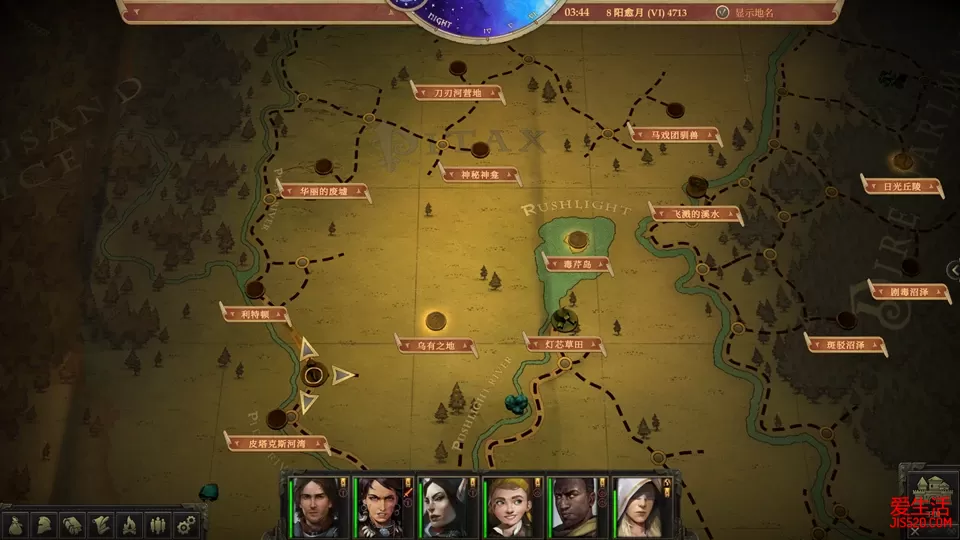This screenshot has width=960, height=540.
Task: Open the character sheet helmet icon
Action: 45,523
